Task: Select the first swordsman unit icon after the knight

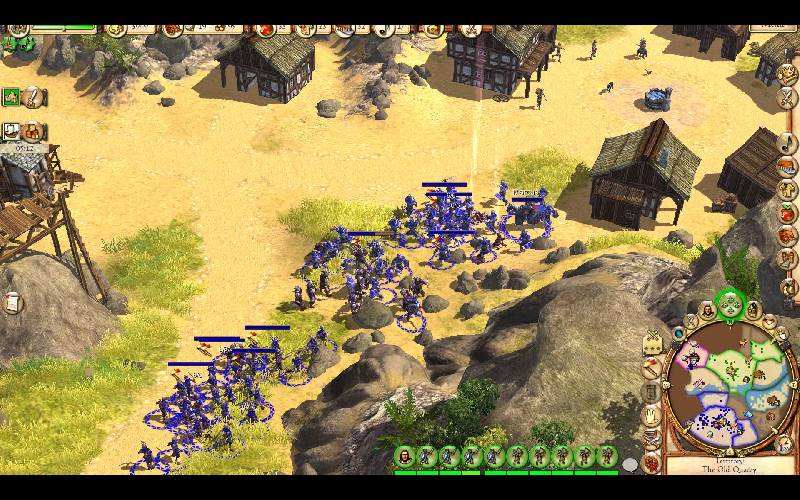Action: pos(427,457)
